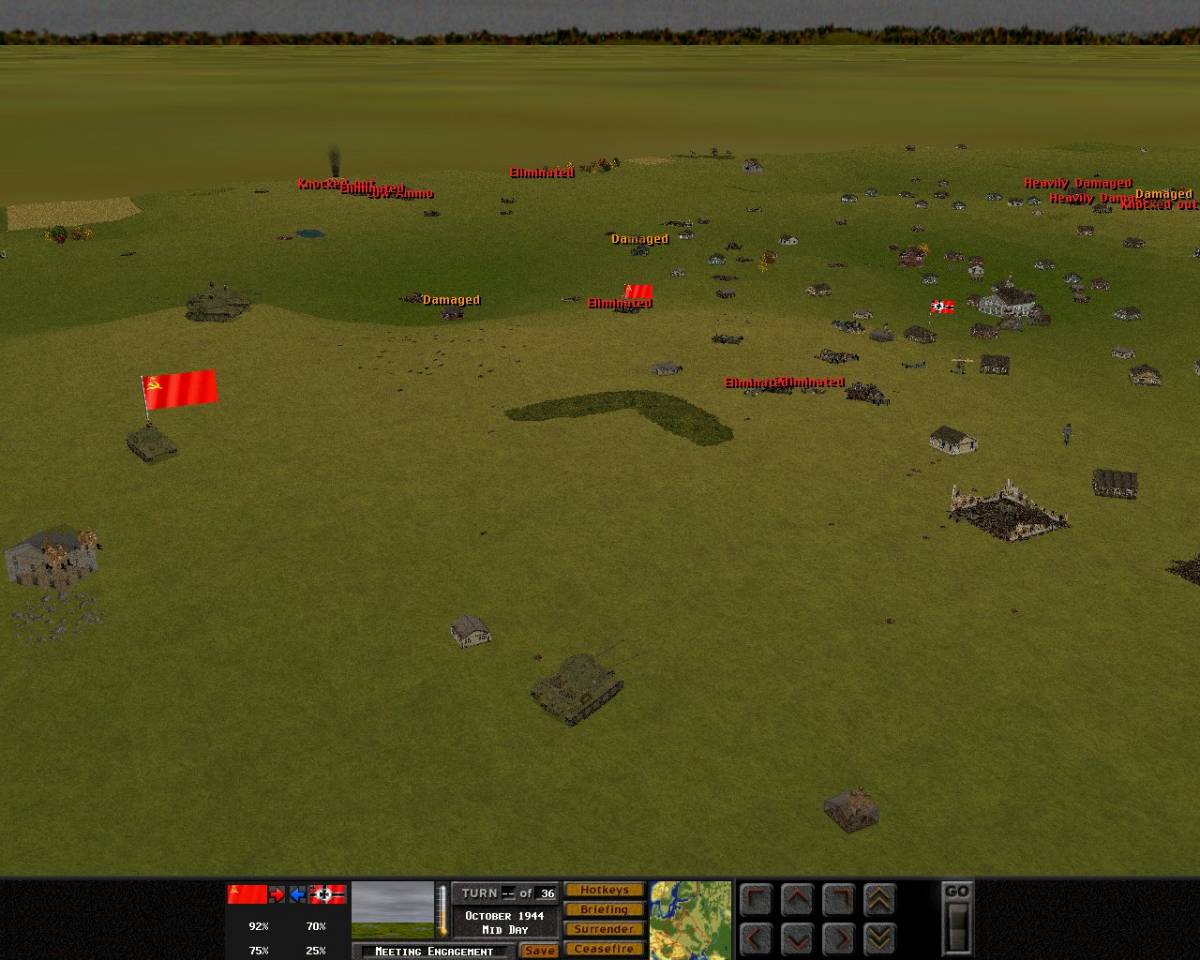Open the Hotkeys list
The width and height of the screenshot is (1200, 960).
pos(604,890)
